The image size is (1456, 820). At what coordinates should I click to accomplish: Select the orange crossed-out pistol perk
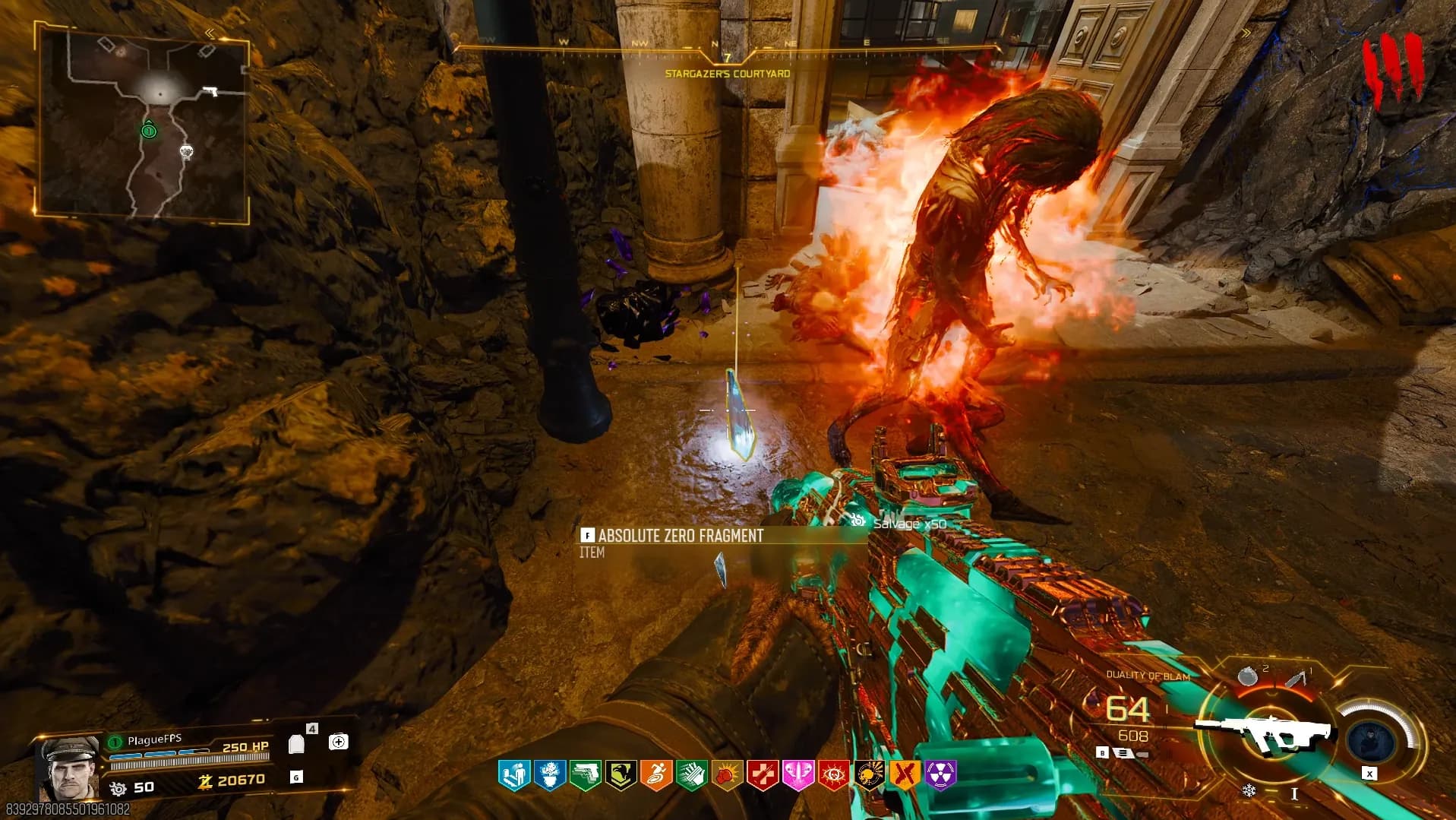905,775
